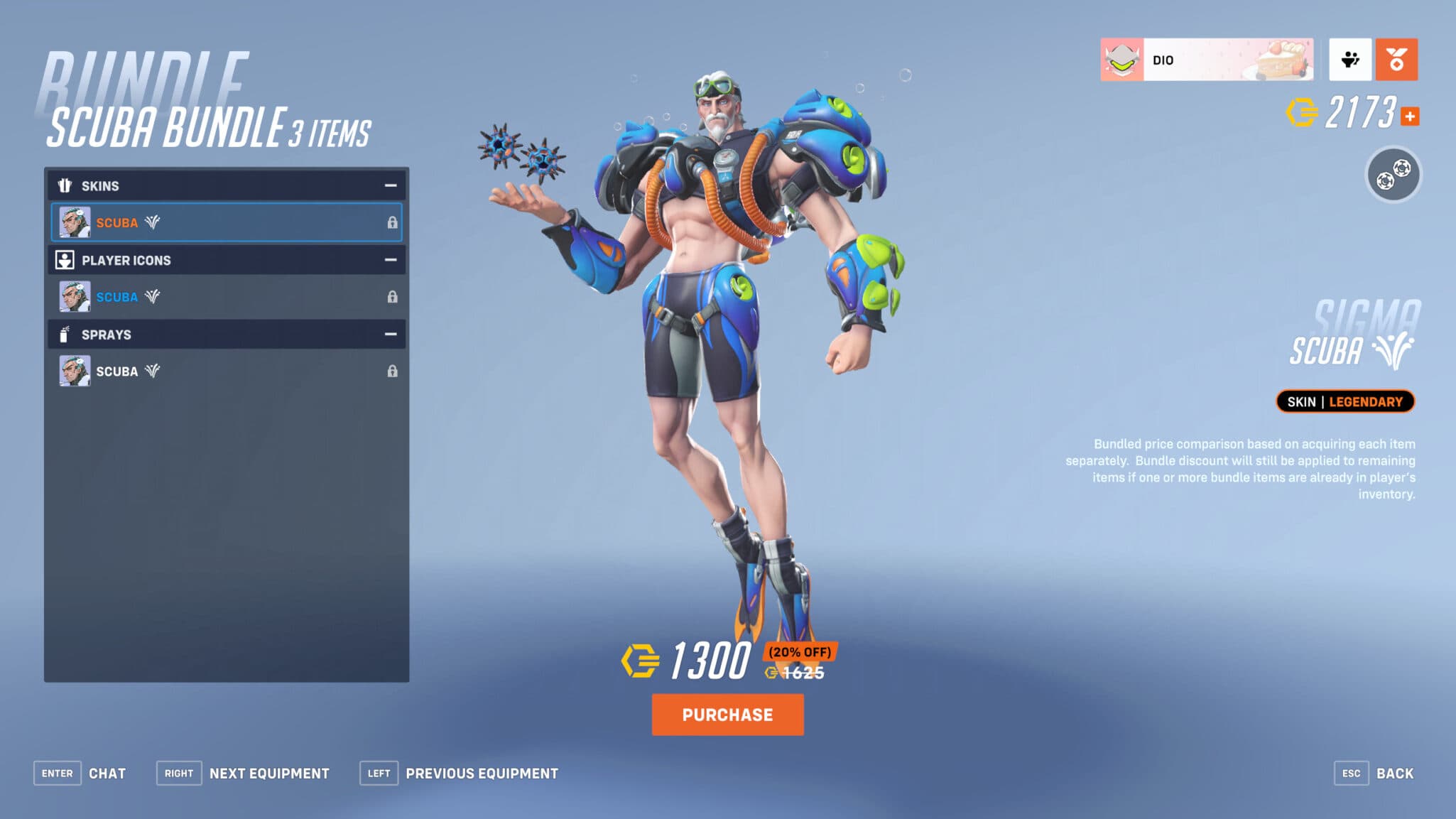Click the lock icon on the Scuba skin

(393, 222)
